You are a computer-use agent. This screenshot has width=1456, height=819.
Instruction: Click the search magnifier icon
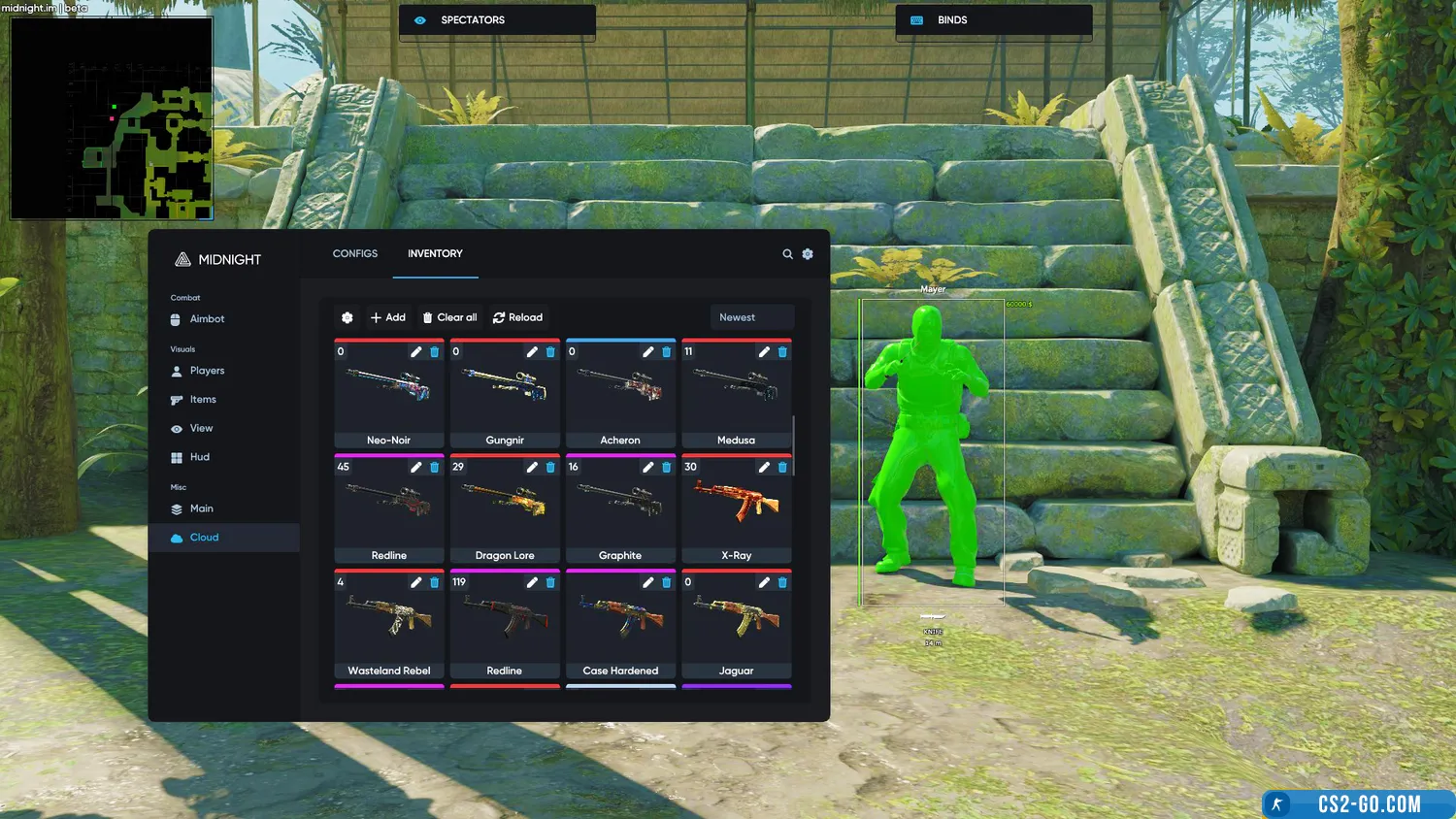[787, 254]
